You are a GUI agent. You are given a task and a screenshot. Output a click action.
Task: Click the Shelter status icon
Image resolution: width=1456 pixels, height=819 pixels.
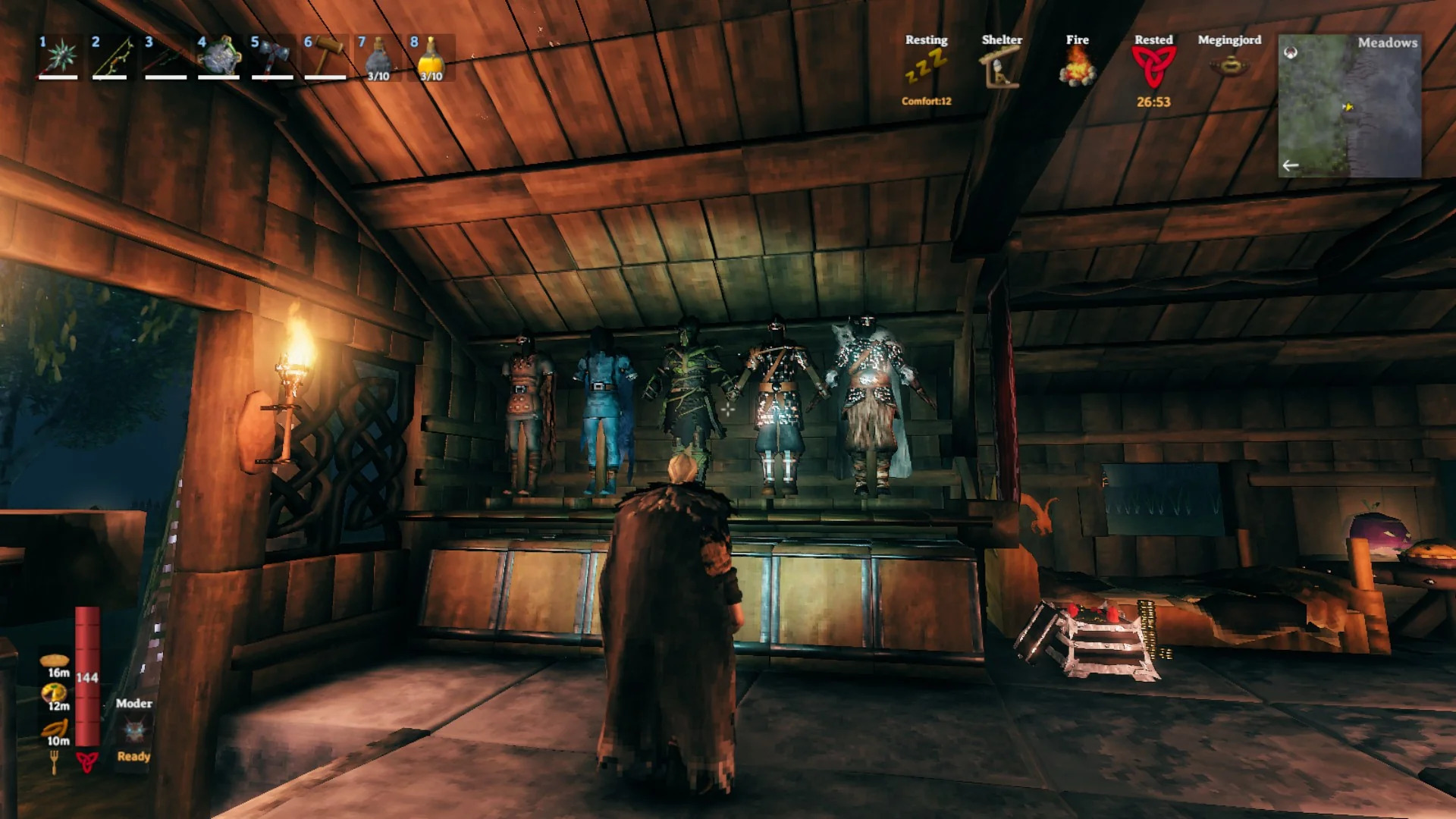(1002, 67)
